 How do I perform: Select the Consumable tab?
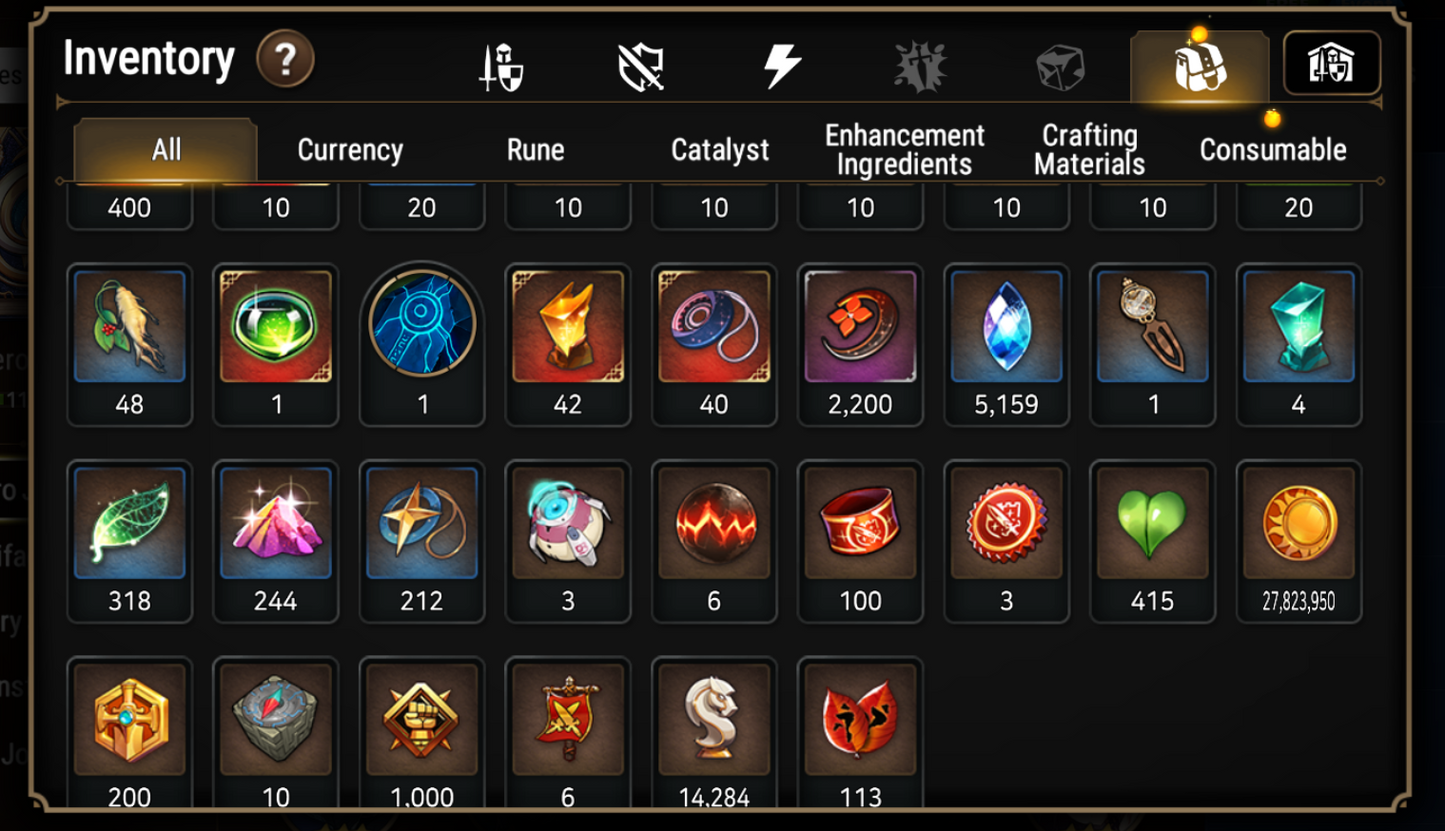[x=1274, y=150]
